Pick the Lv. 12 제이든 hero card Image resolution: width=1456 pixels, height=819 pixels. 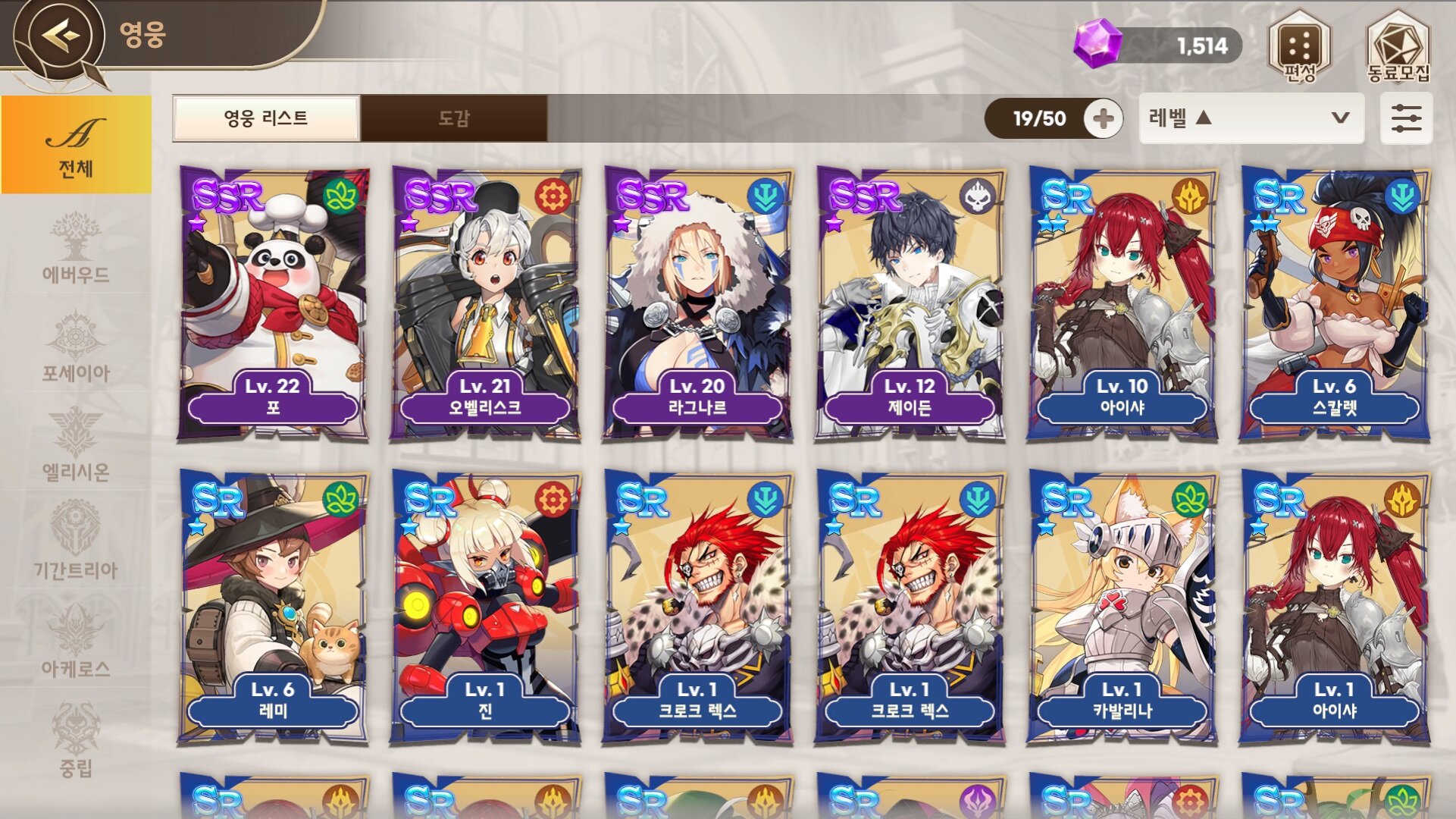tap(910, 303)
